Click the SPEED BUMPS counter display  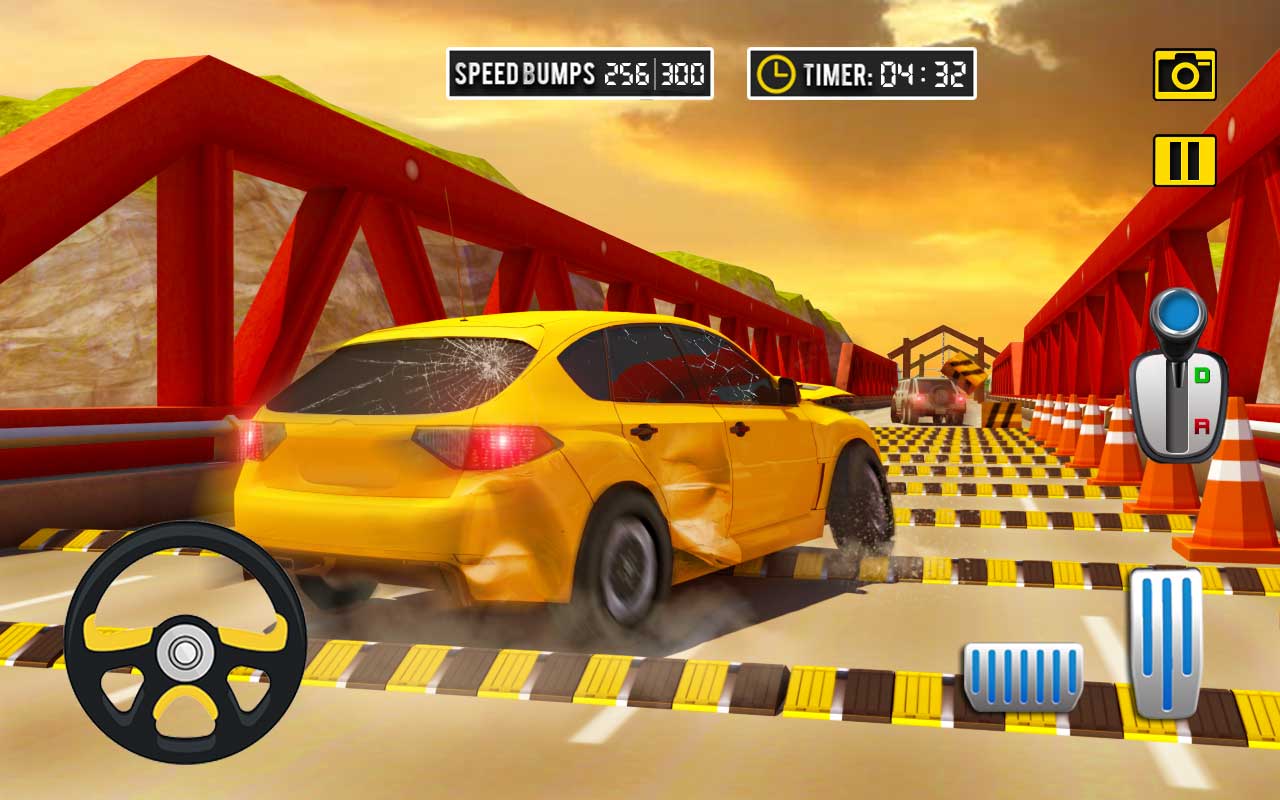[x=580, y=72]
